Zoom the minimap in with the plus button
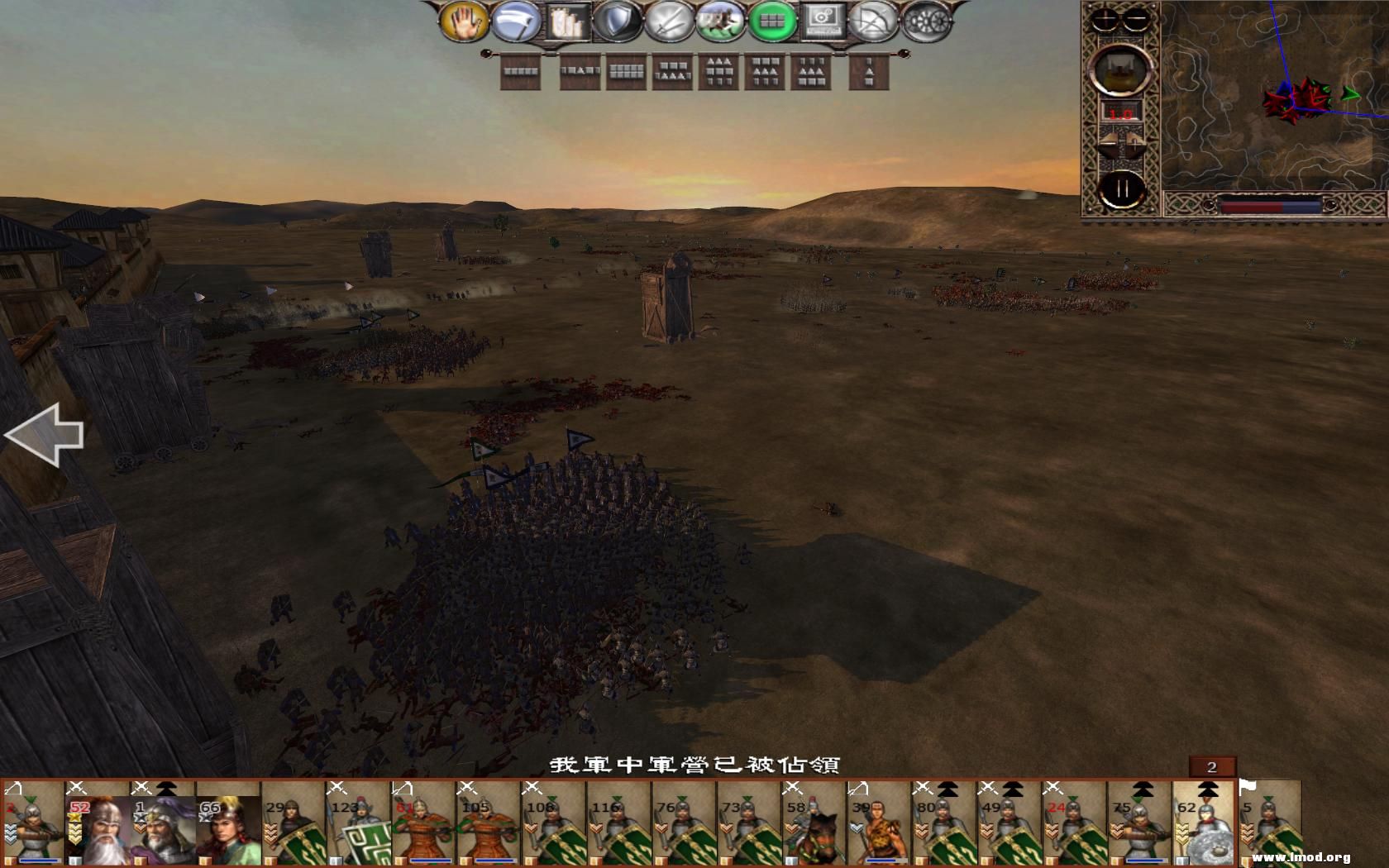This screenshot has width=1389, height=868. click(x=1105, y=18)
